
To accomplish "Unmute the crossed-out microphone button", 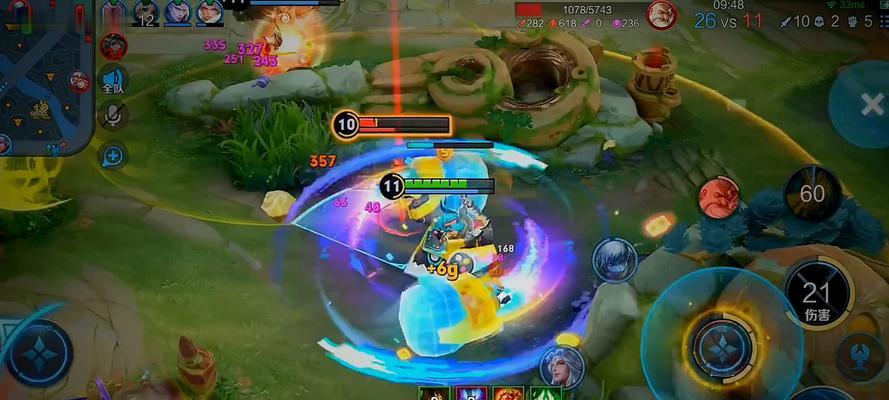I will click(x=113, y=116).
